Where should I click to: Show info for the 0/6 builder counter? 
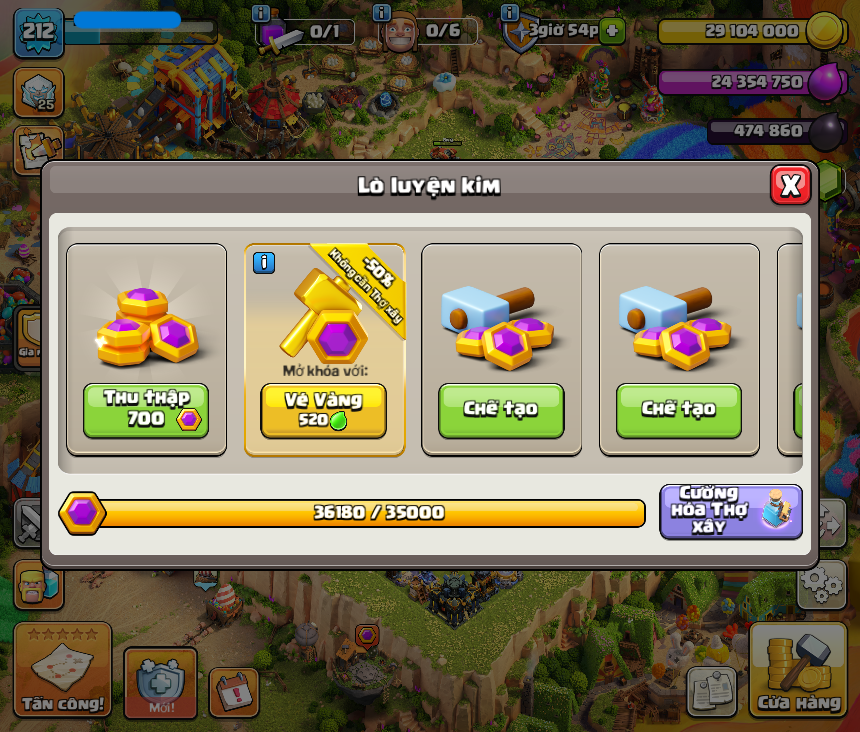pos(381,13)
